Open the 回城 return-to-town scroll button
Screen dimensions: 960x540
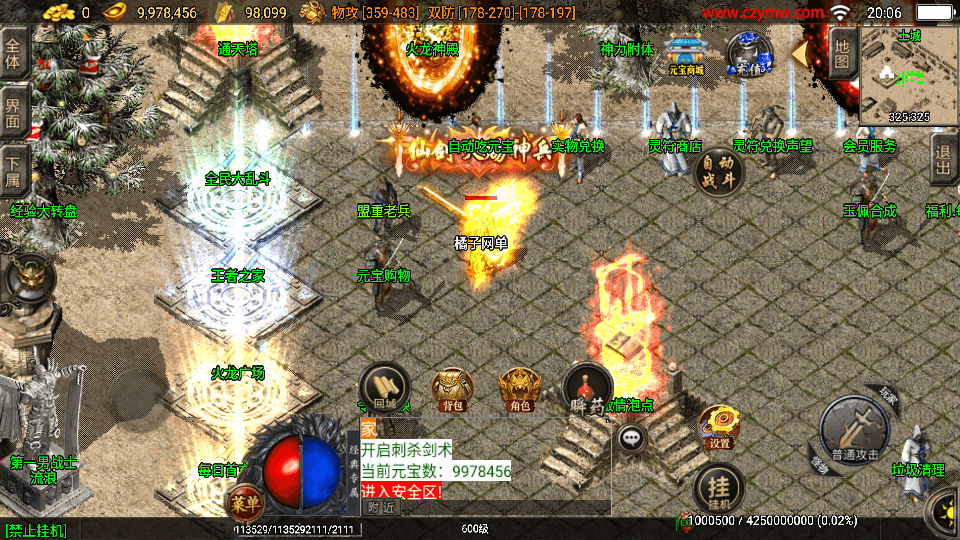(x=385, y=387)
